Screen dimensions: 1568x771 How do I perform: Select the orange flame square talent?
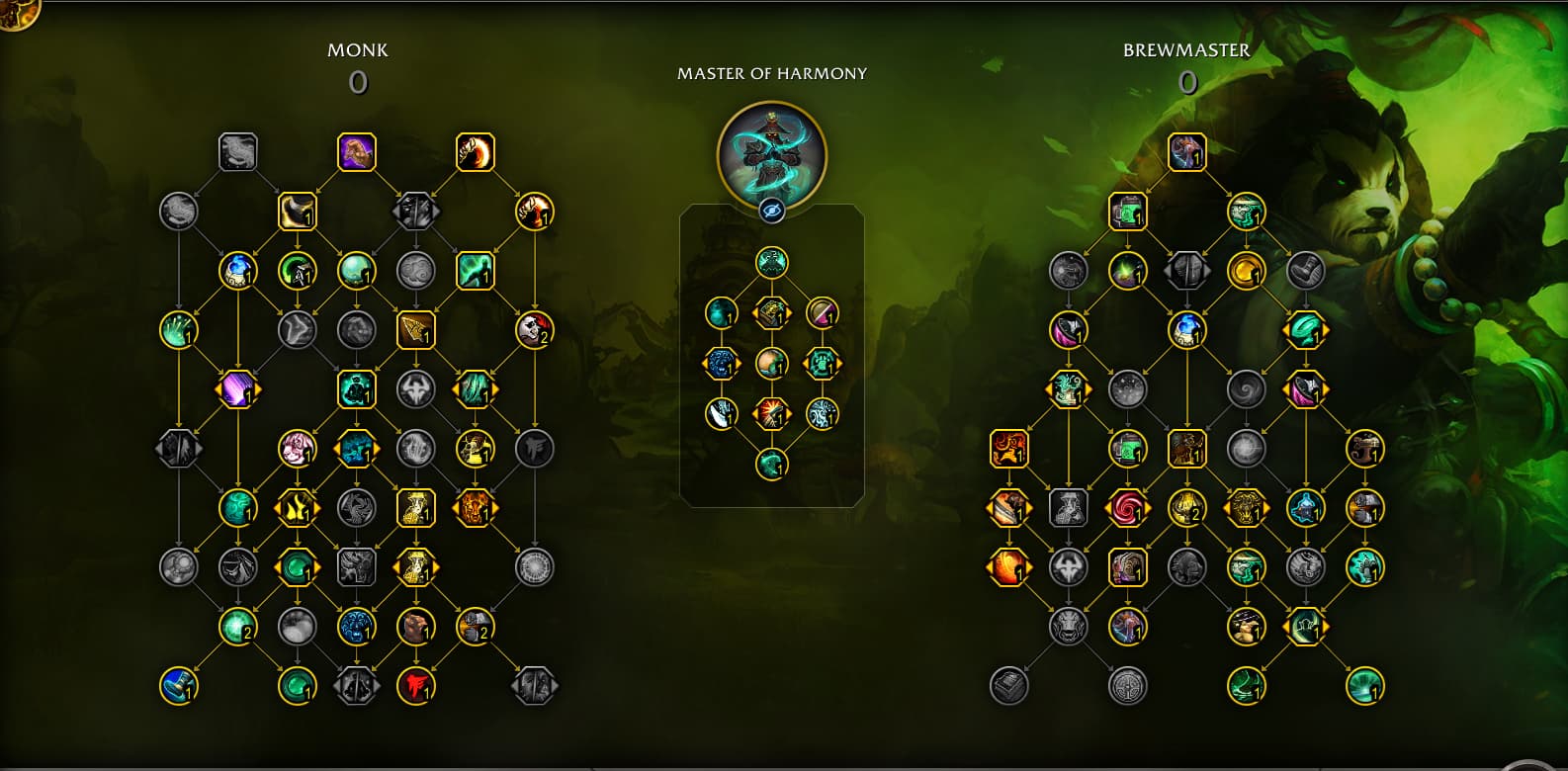pos(1008,449)
